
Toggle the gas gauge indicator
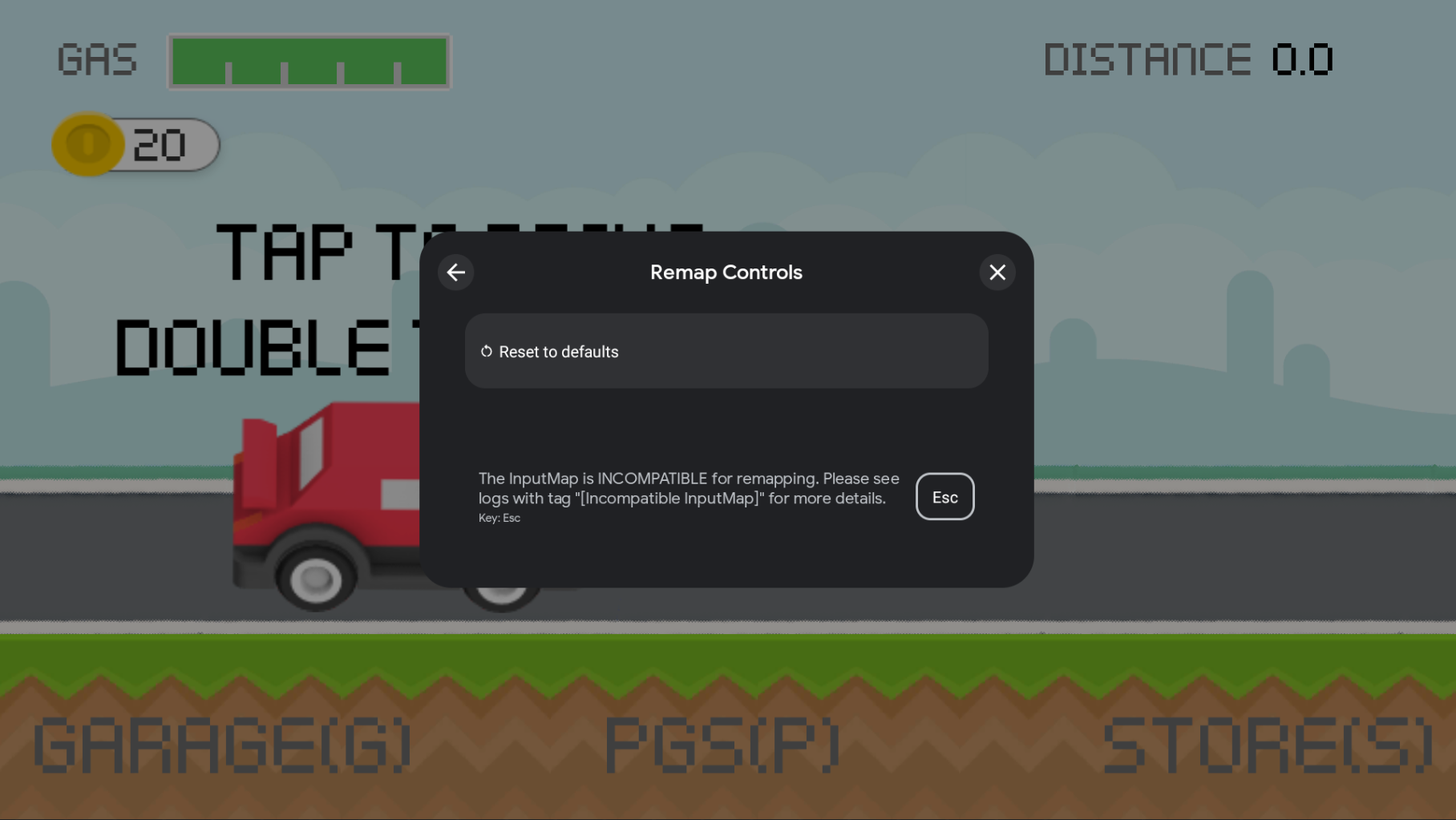[308, 61]
